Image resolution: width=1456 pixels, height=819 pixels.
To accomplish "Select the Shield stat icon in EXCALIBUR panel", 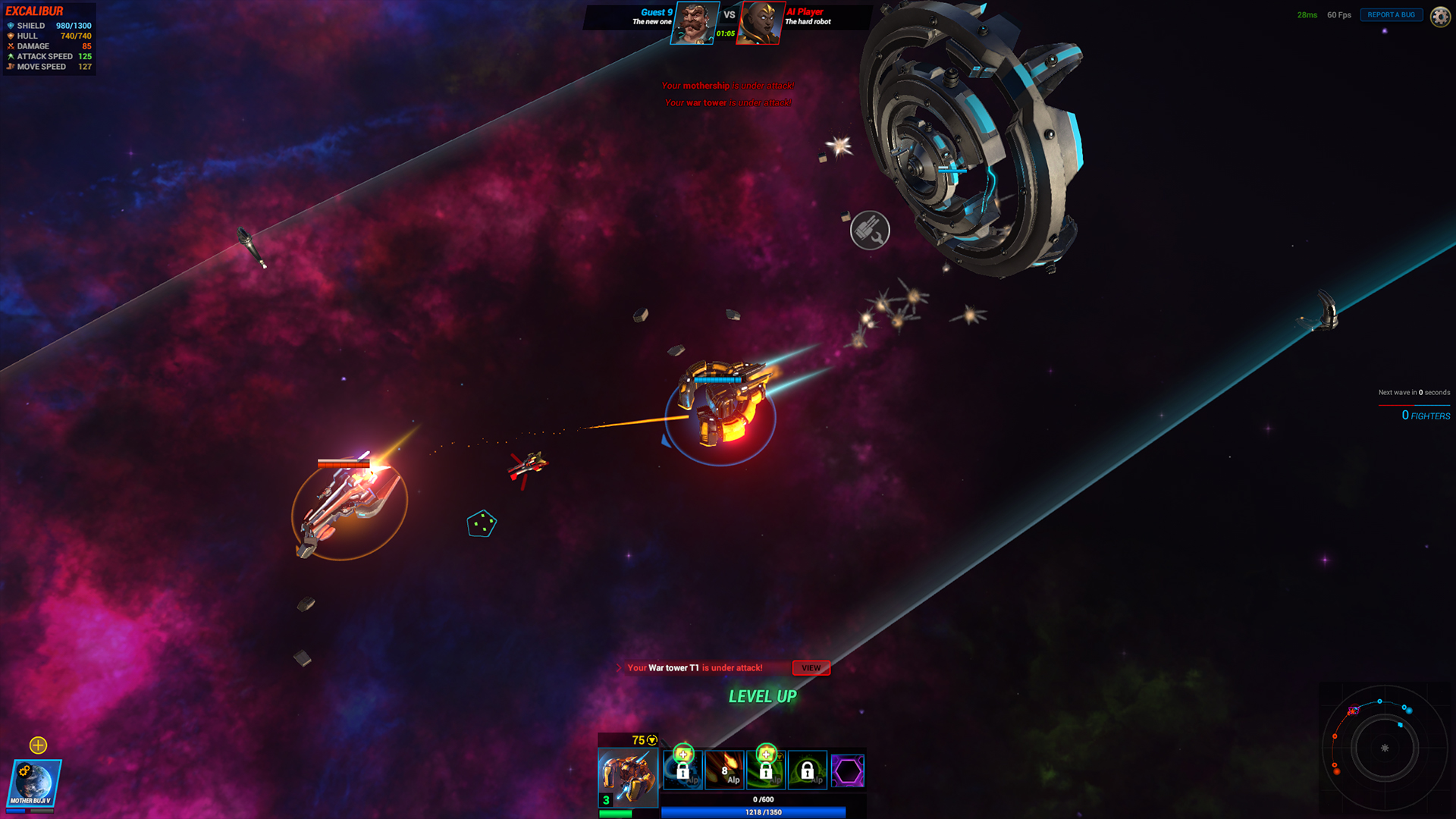I will [x=11, y=25].
